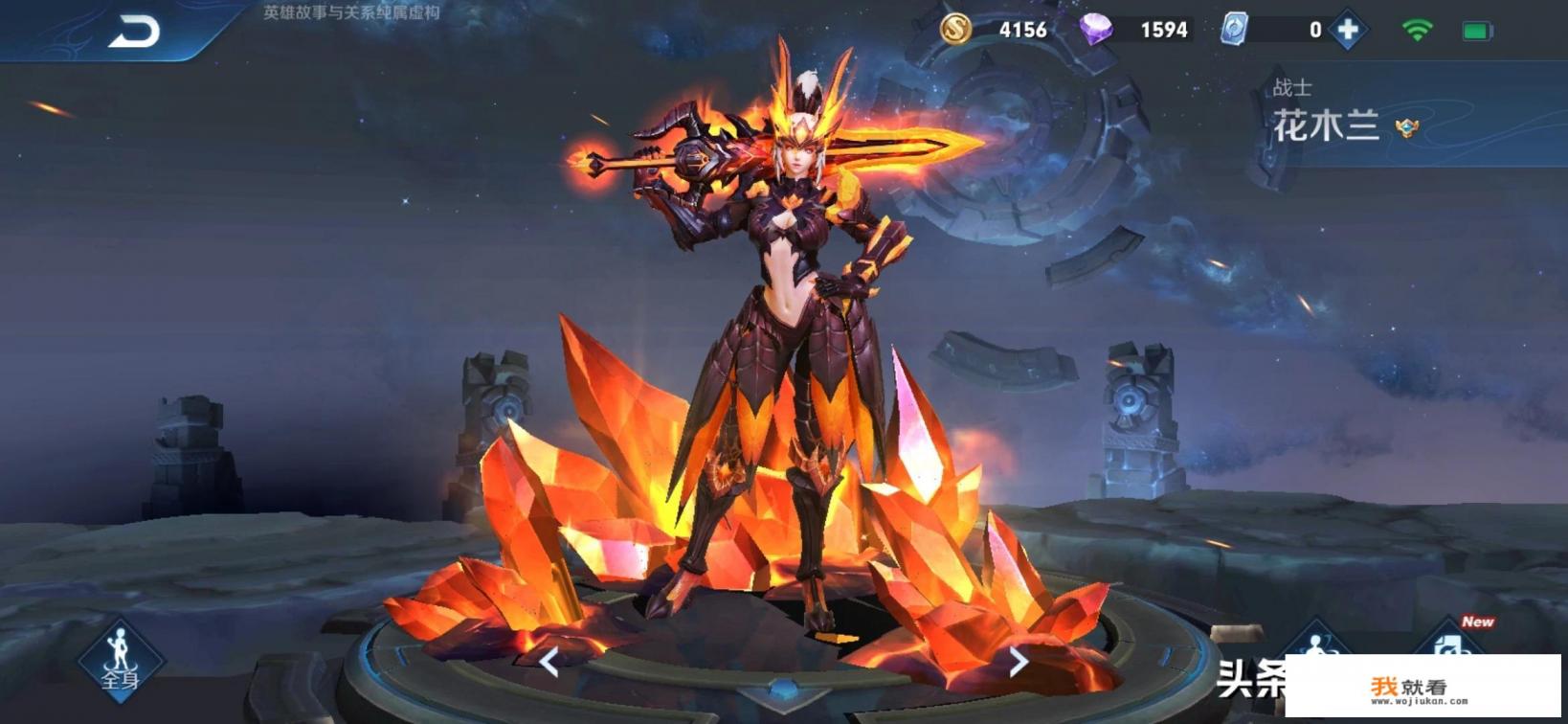Click the badge beside 花木兰 name

coord(1406,127)
